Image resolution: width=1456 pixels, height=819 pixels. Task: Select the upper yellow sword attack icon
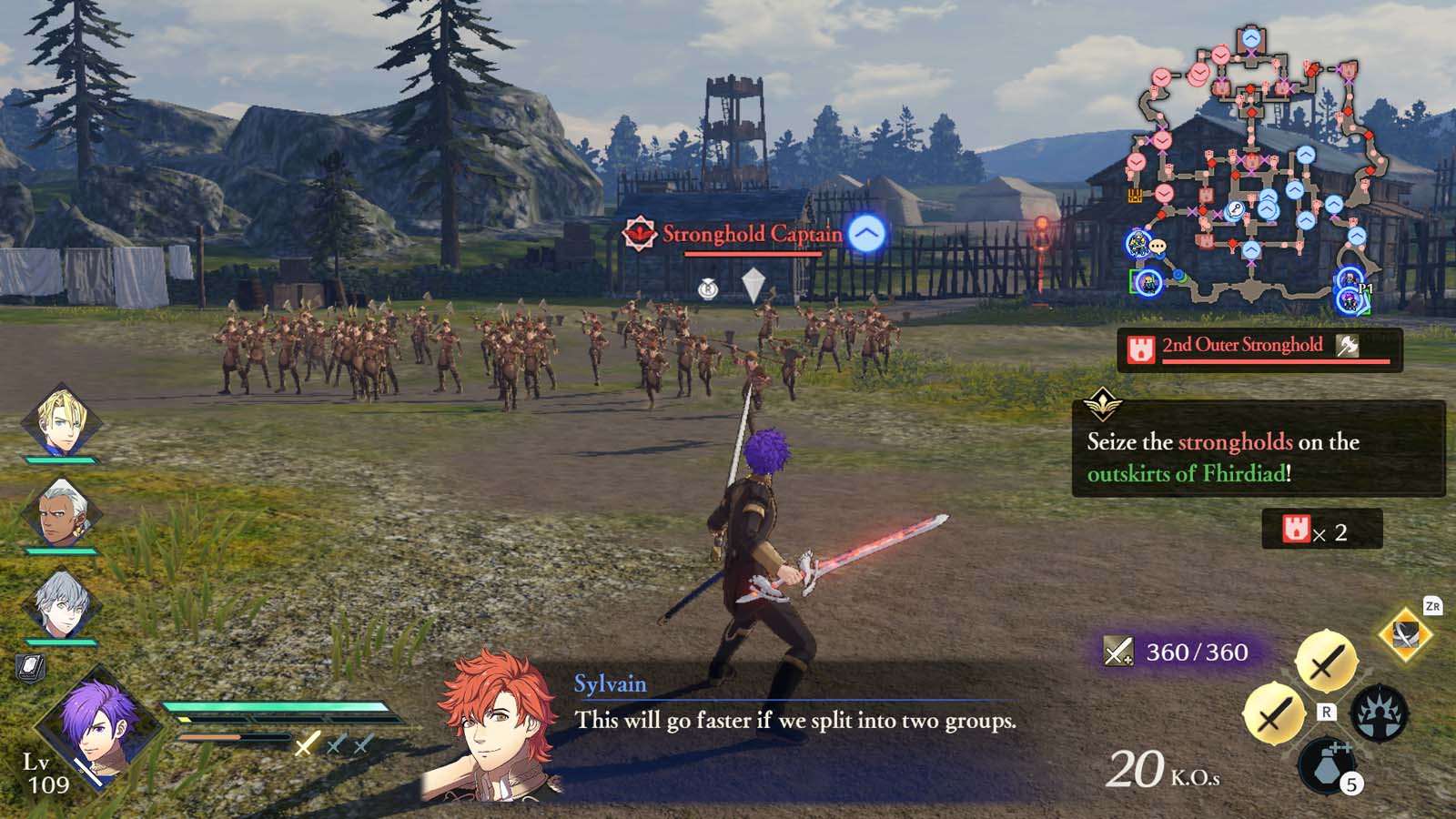coord(1326,659)
